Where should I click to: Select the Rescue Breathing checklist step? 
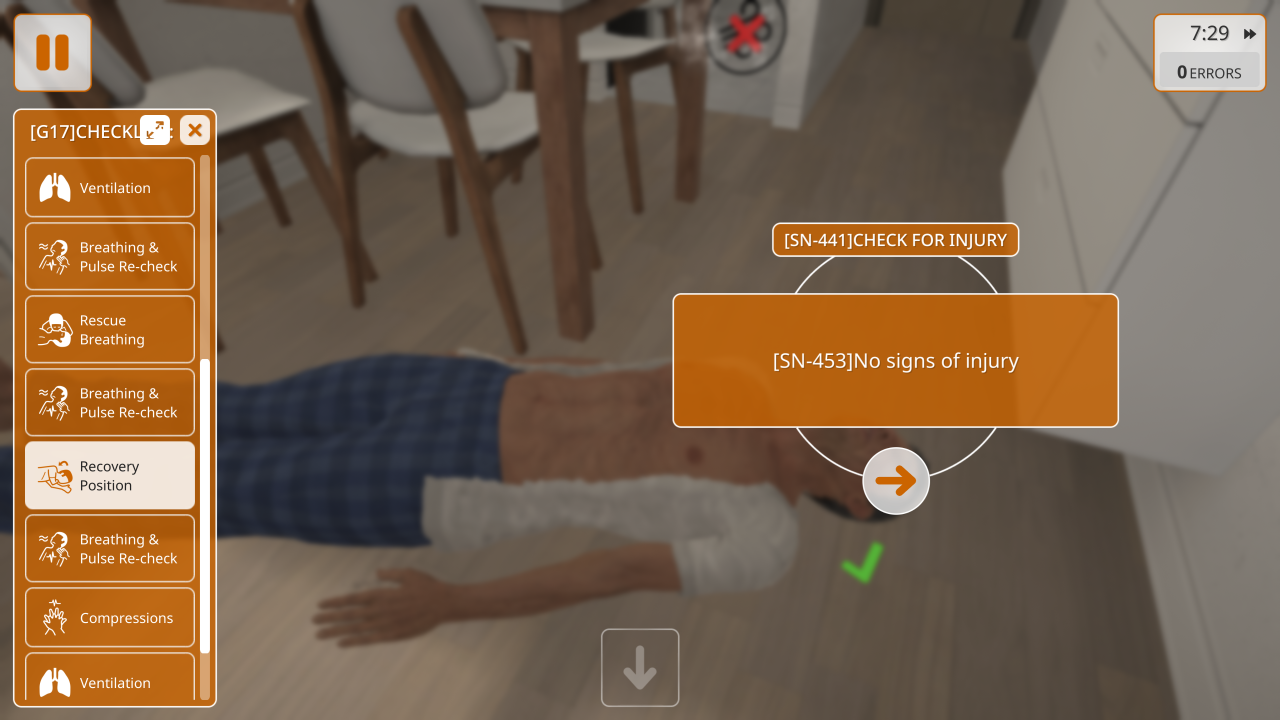coord(110,330)
